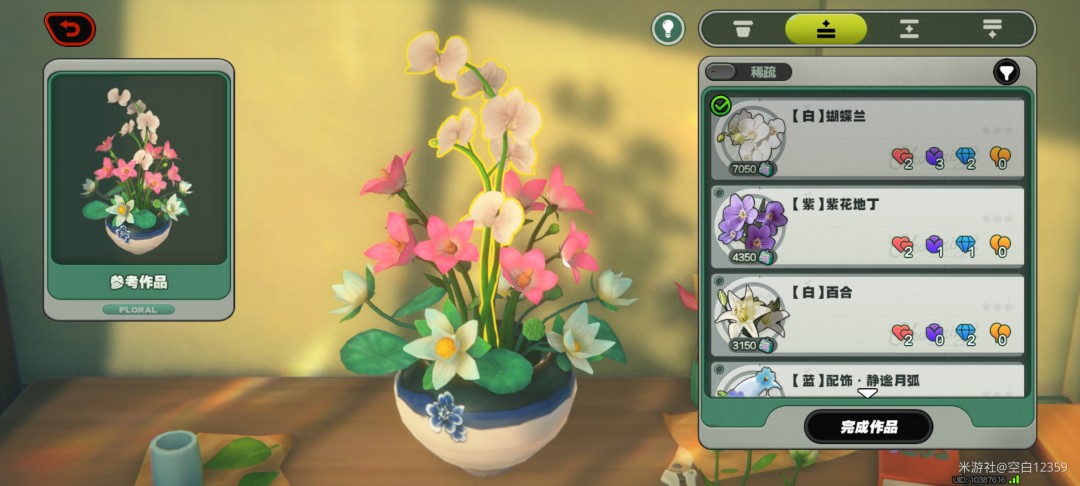Screen dimensions: 1080x486
Task: Switch to the flower pot tab
Action: click(x=743, y=28)
